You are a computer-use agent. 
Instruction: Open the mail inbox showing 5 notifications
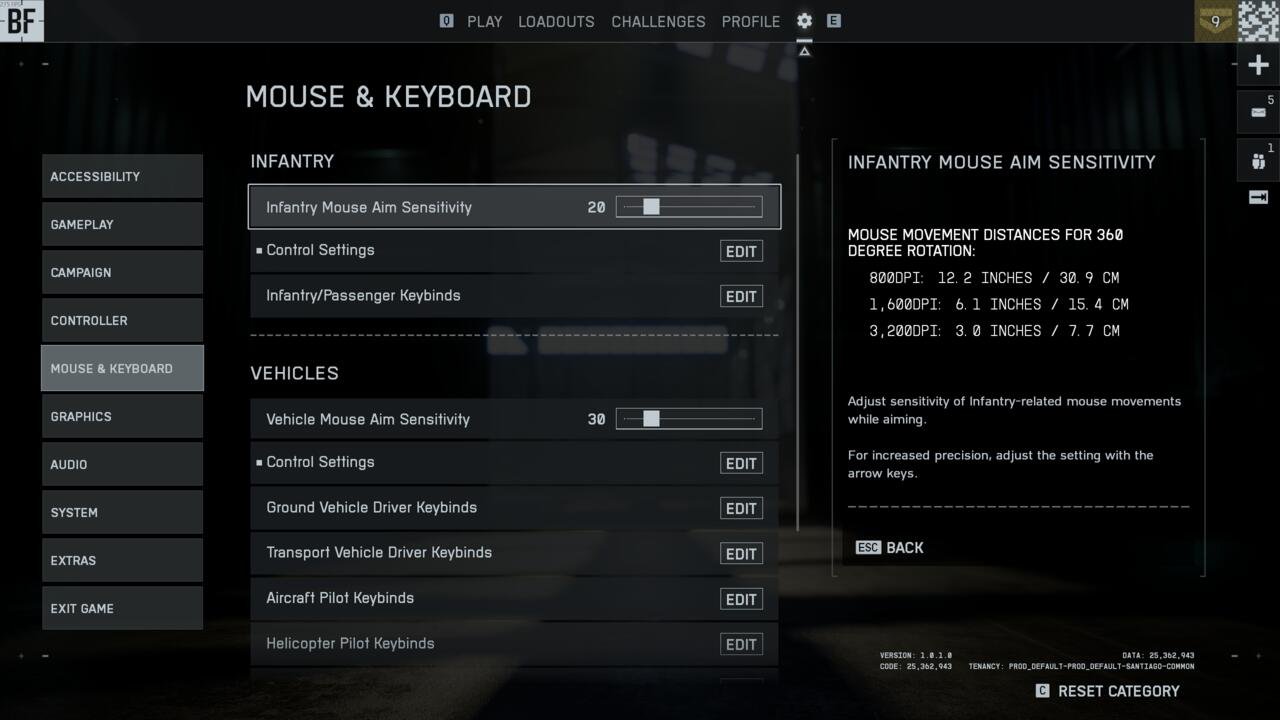(1257, 110)
